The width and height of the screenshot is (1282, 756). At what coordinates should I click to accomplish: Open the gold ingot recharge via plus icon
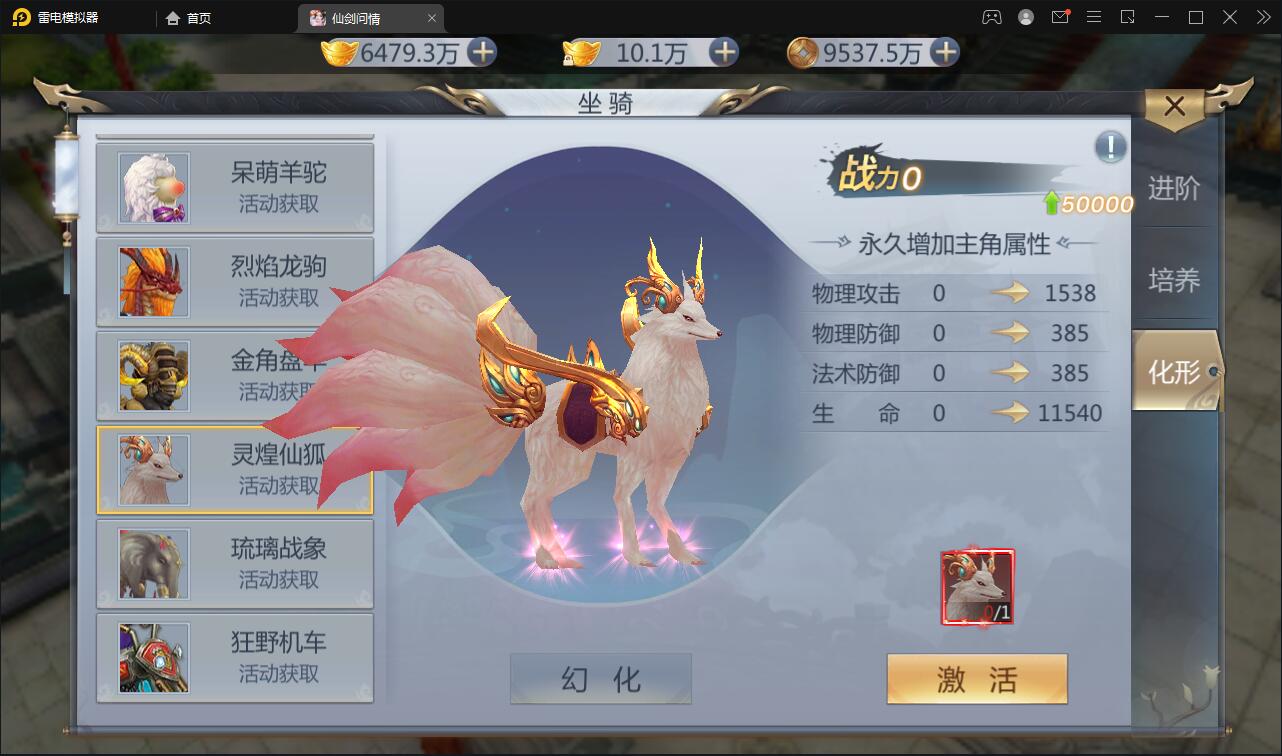click(x=486, y=54)
